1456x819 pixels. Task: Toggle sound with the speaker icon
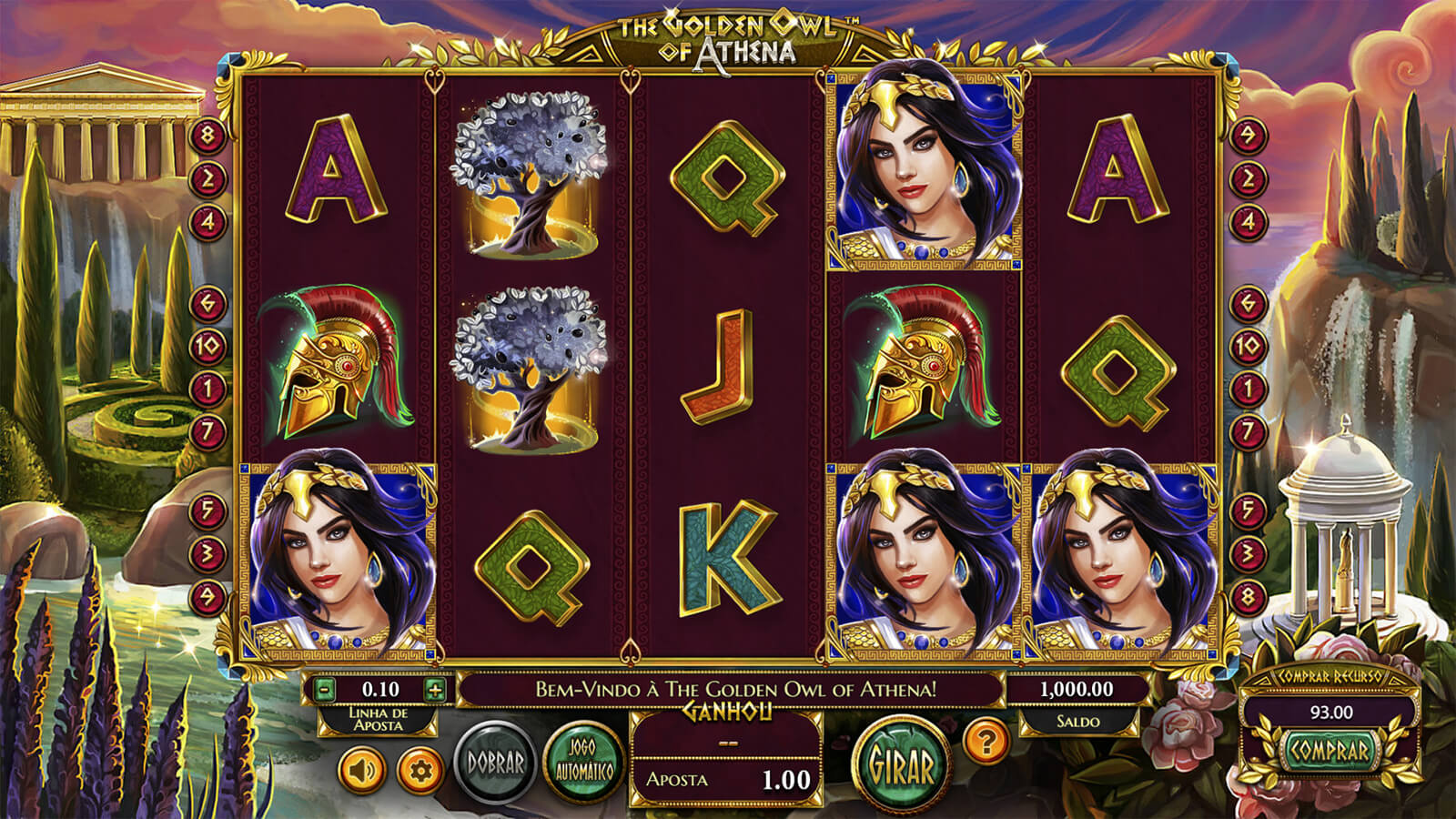tap(362, 771)
